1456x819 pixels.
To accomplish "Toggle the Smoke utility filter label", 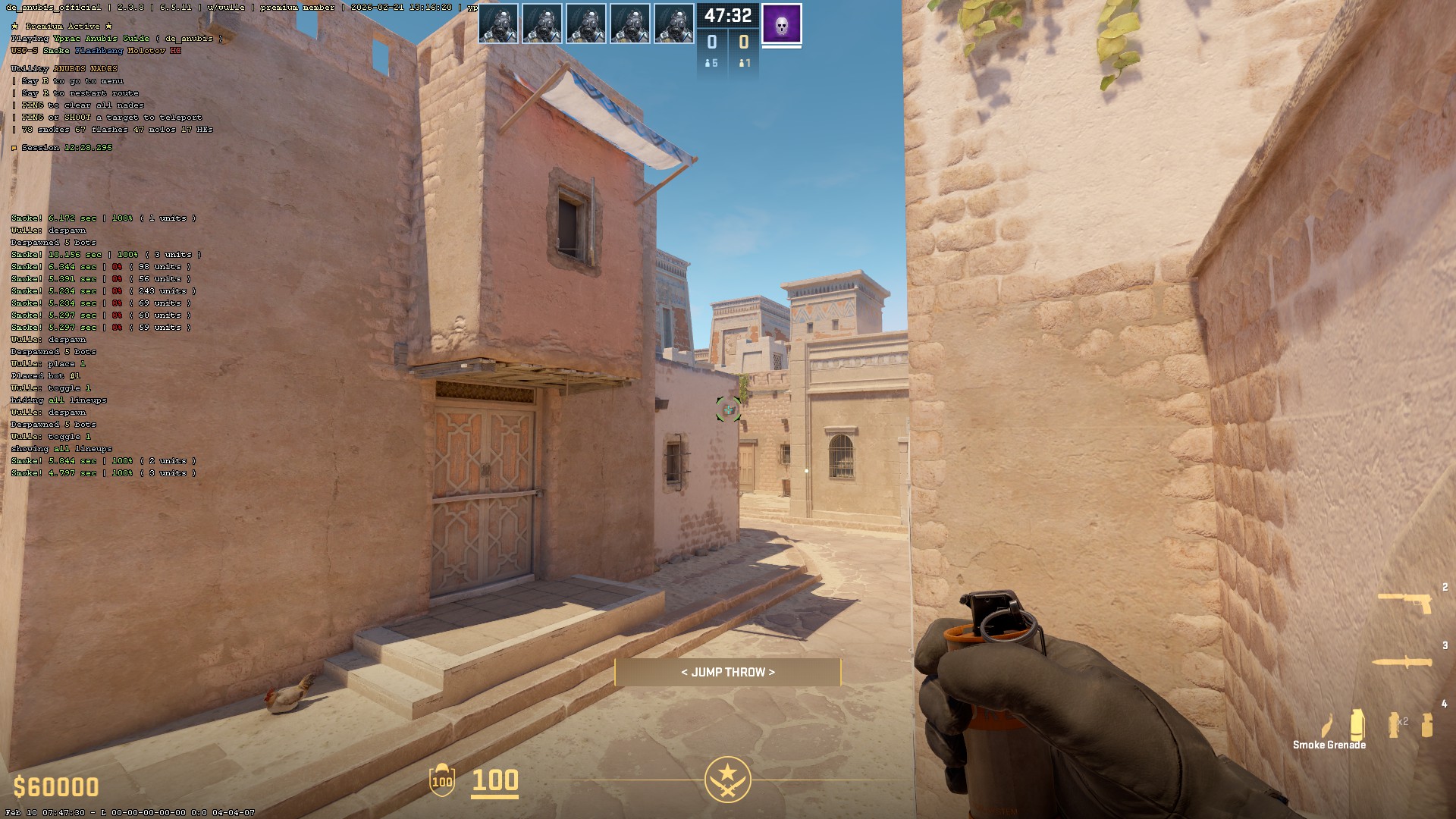I will point(56,51).
